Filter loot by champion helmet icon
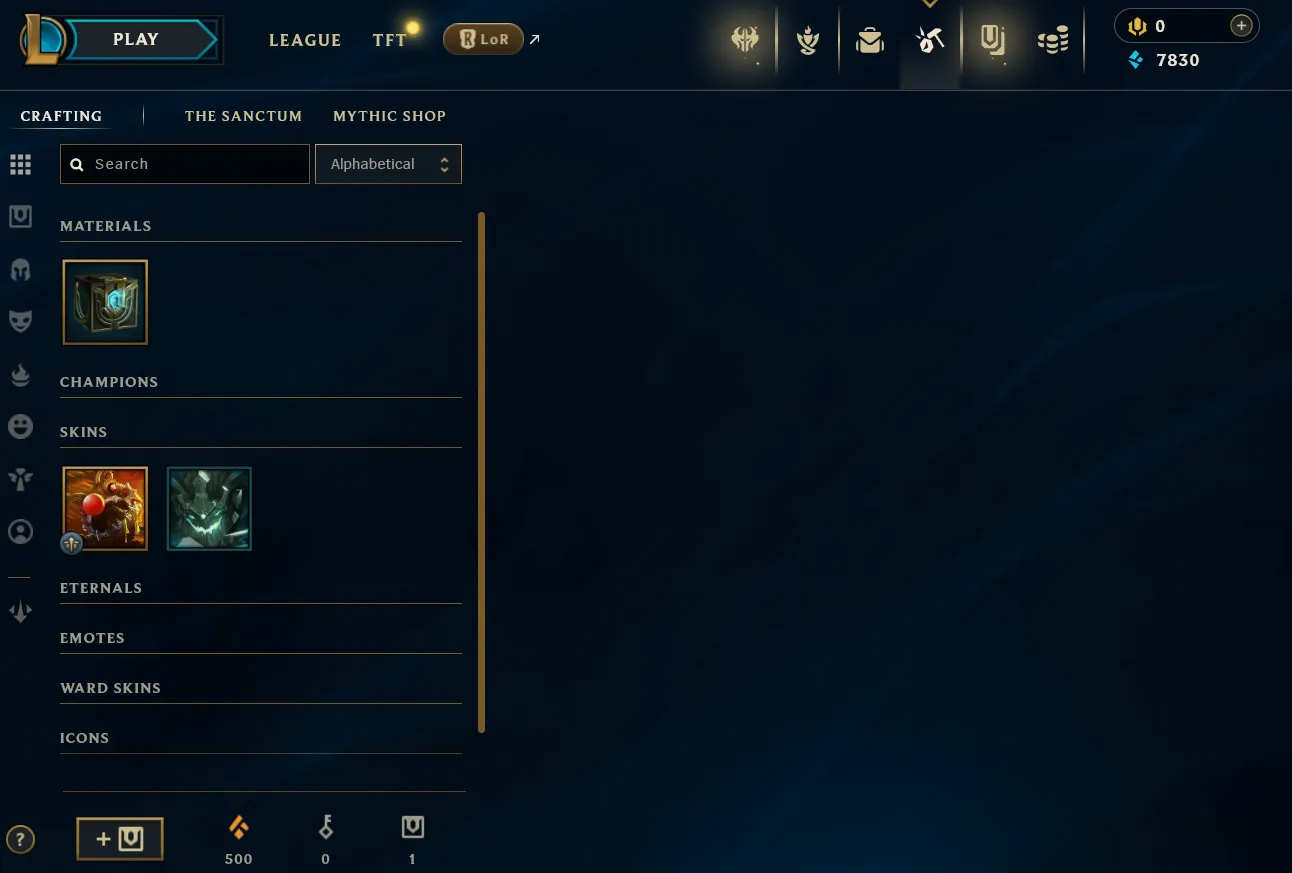Screen dimensions: 1292x873 coord(20,269)
